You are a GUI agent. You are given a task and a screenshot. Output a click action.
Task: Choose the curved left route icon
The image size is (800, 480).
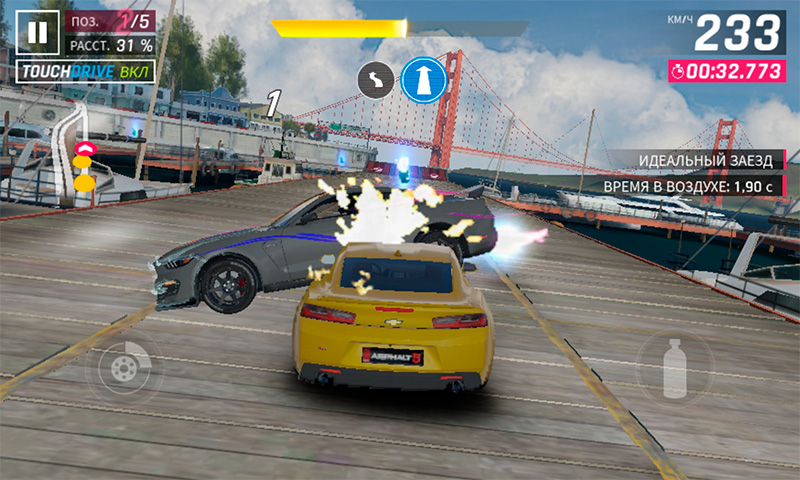click(377, 81)
